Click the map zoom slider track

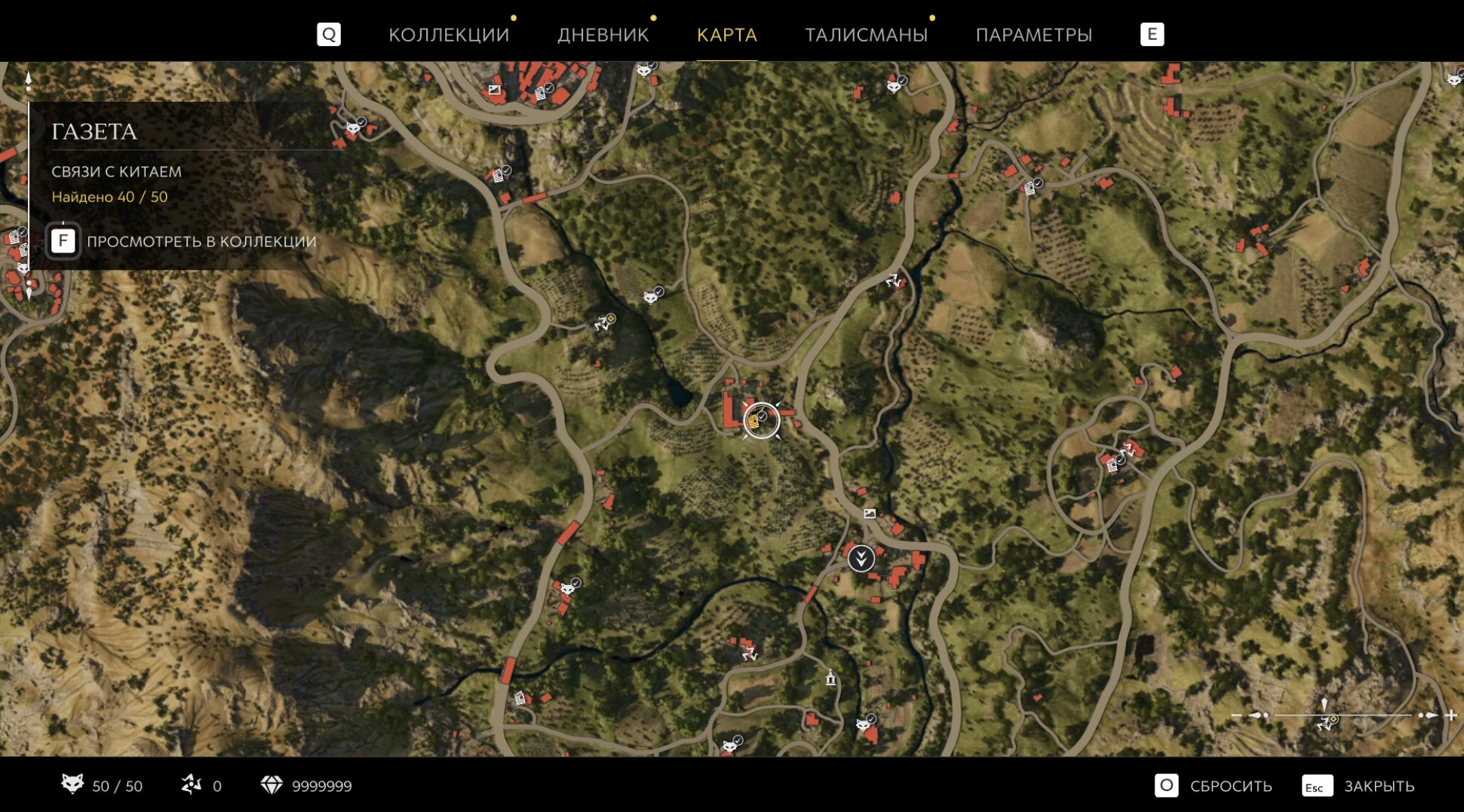click(x=1343, y=715)
